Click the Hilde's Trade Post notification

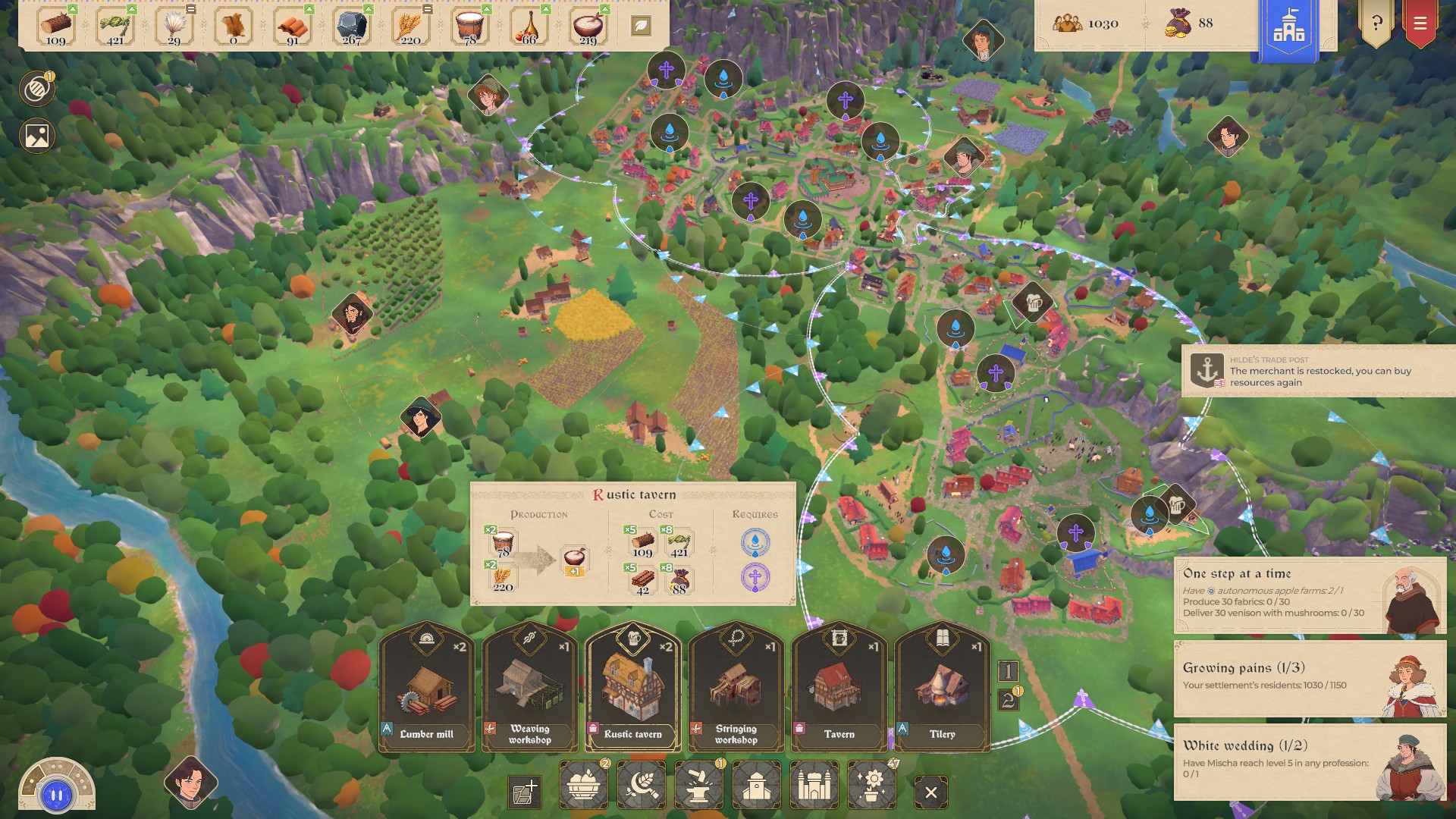[1318, 371]
